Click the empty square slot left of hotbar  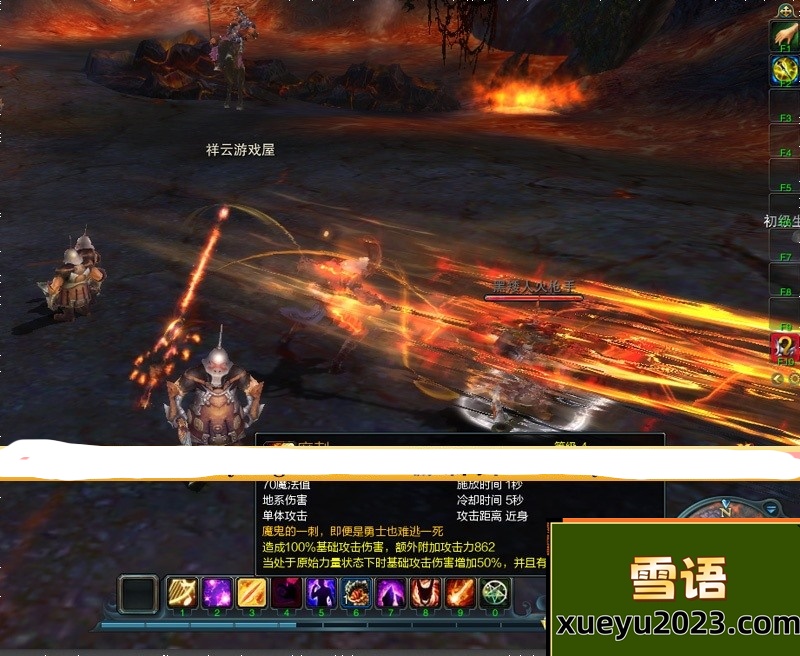[139, 594]
